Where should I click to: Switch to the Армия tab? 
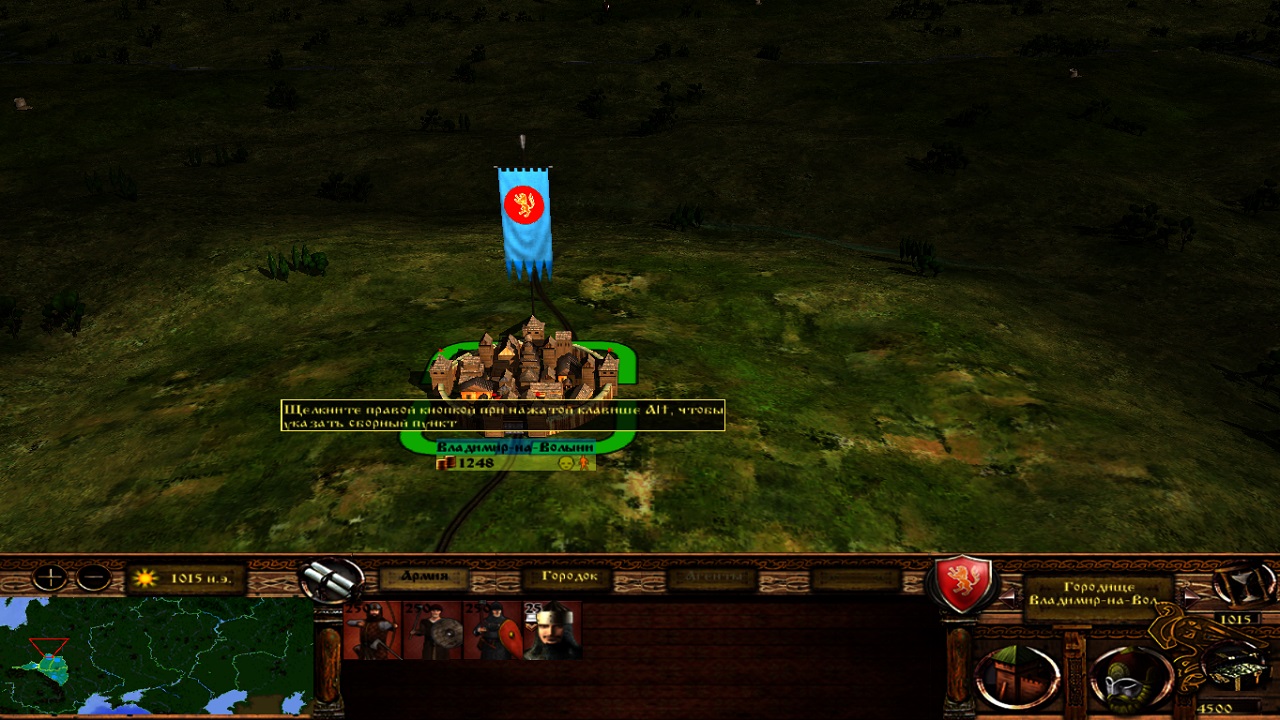point(424,577)
